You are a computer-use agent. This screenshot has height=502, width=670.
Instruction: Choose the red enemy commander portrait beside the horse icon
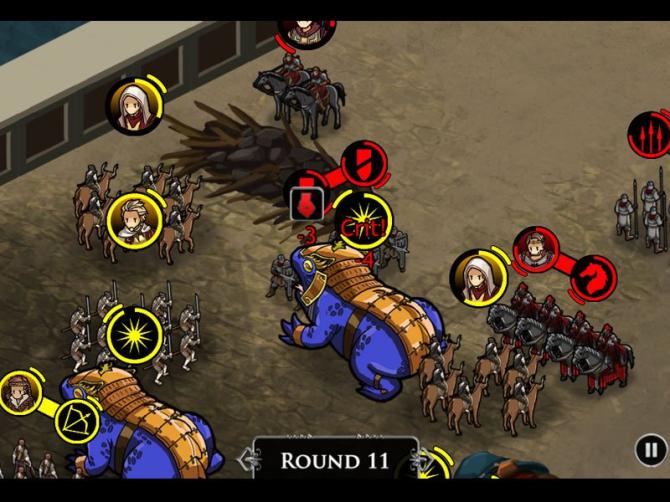pos(537,248)
